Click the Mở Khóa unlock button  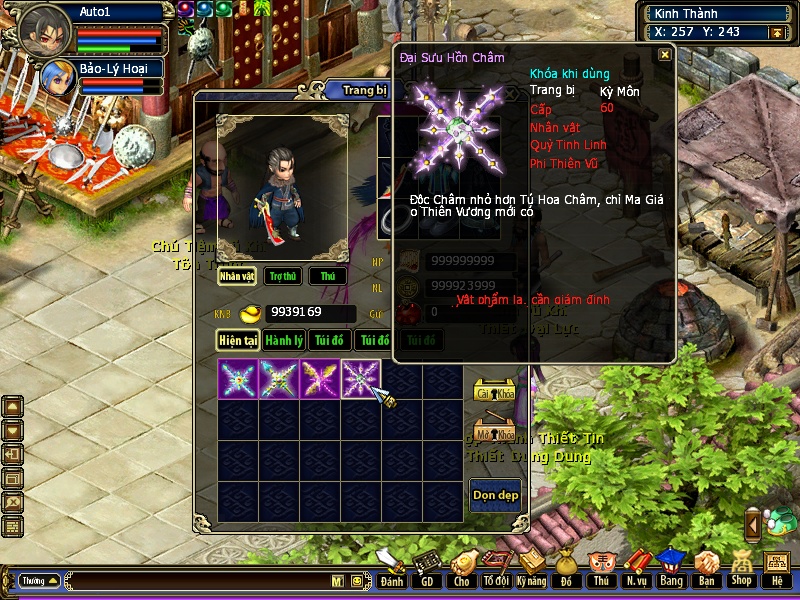(x=493, y=434)
